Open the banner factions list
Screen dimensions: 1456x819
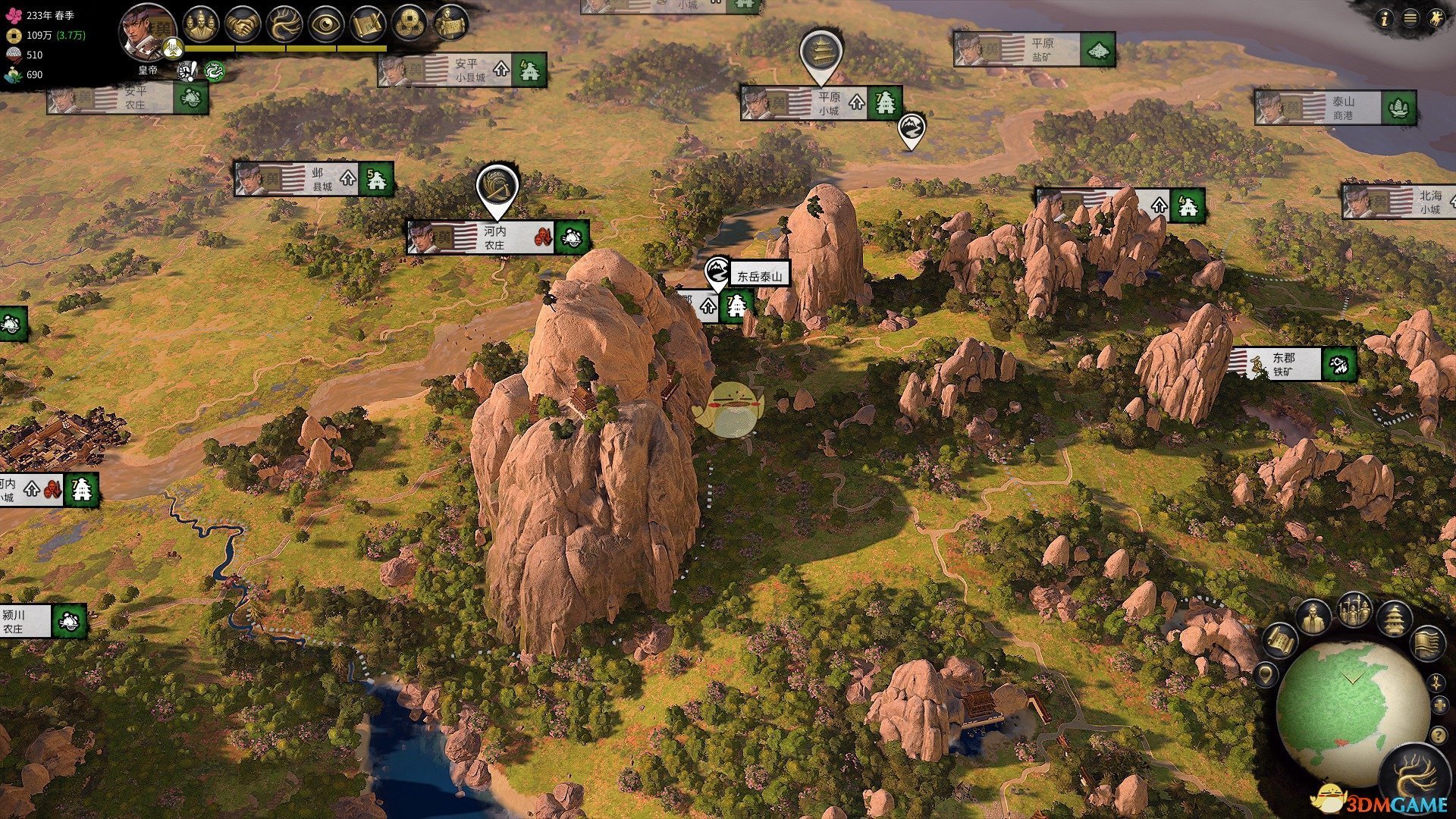(1427, 643)
